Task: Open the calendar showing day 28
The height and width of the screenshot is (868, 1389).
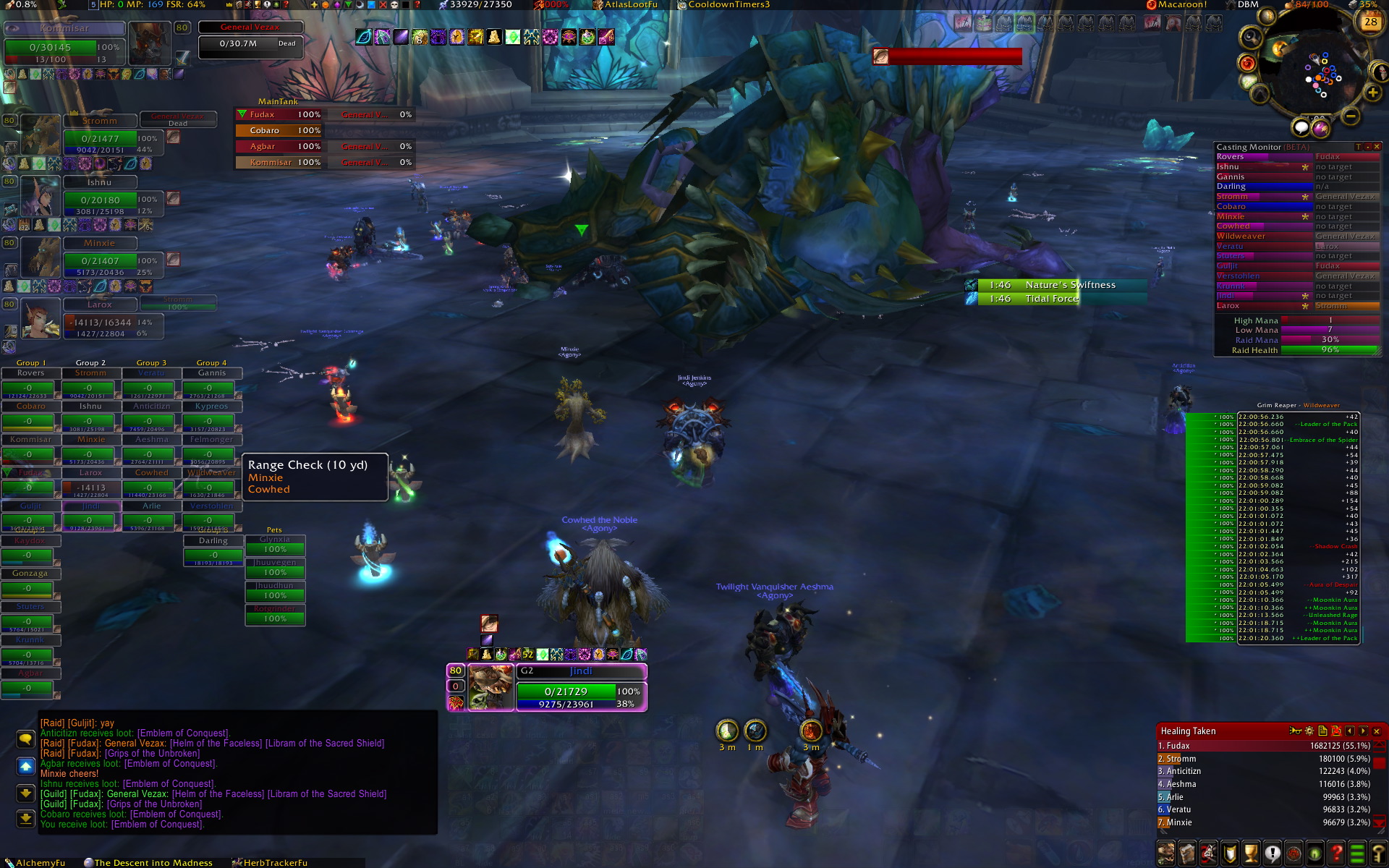Action: point(1370,22)
